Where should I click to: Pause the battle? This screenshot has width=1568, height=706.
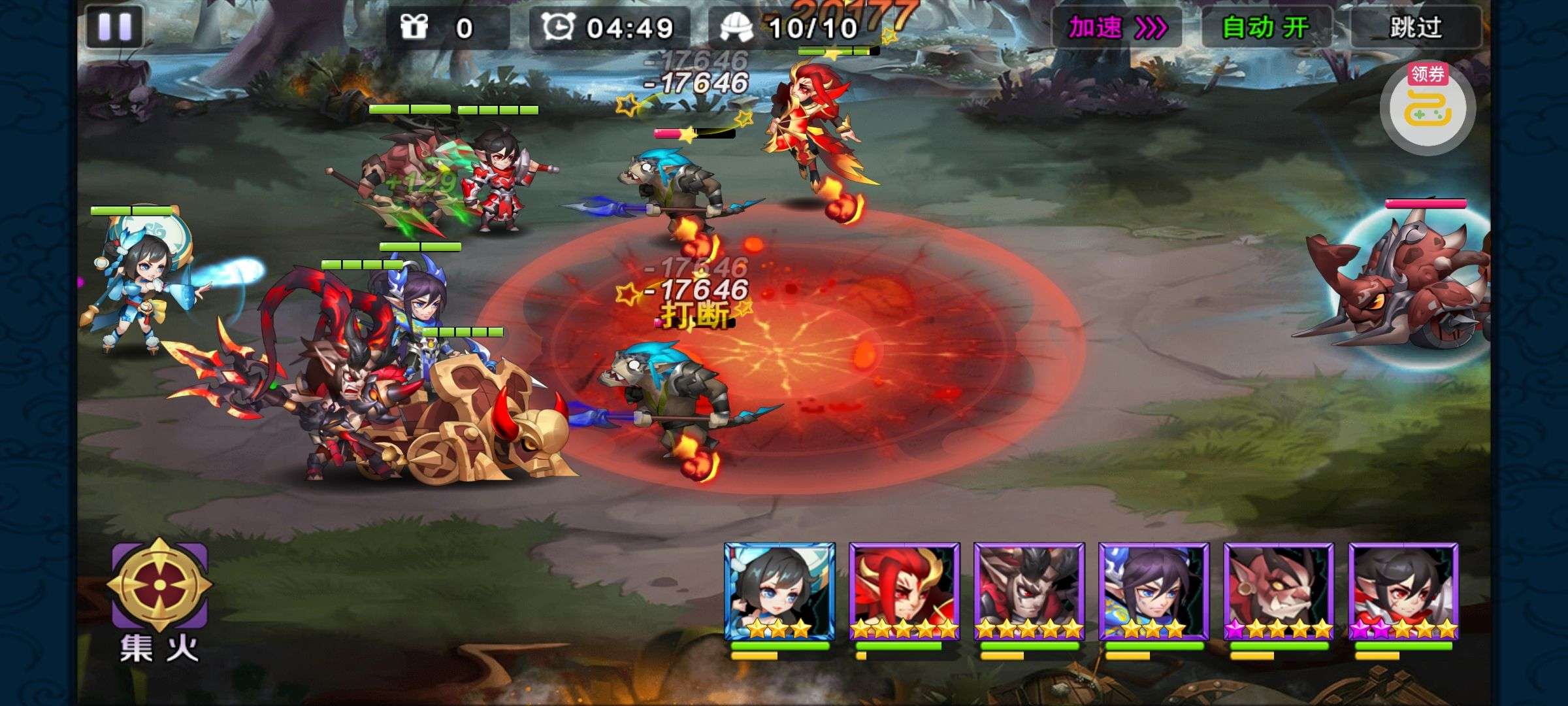point(114,27)
